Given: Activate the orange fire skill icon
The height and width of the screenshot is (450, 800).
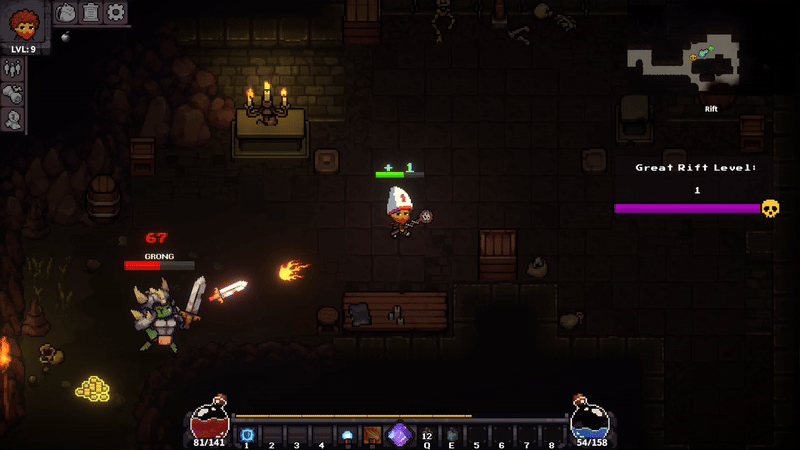Looking at the screenshot, I should pos(372,435).
